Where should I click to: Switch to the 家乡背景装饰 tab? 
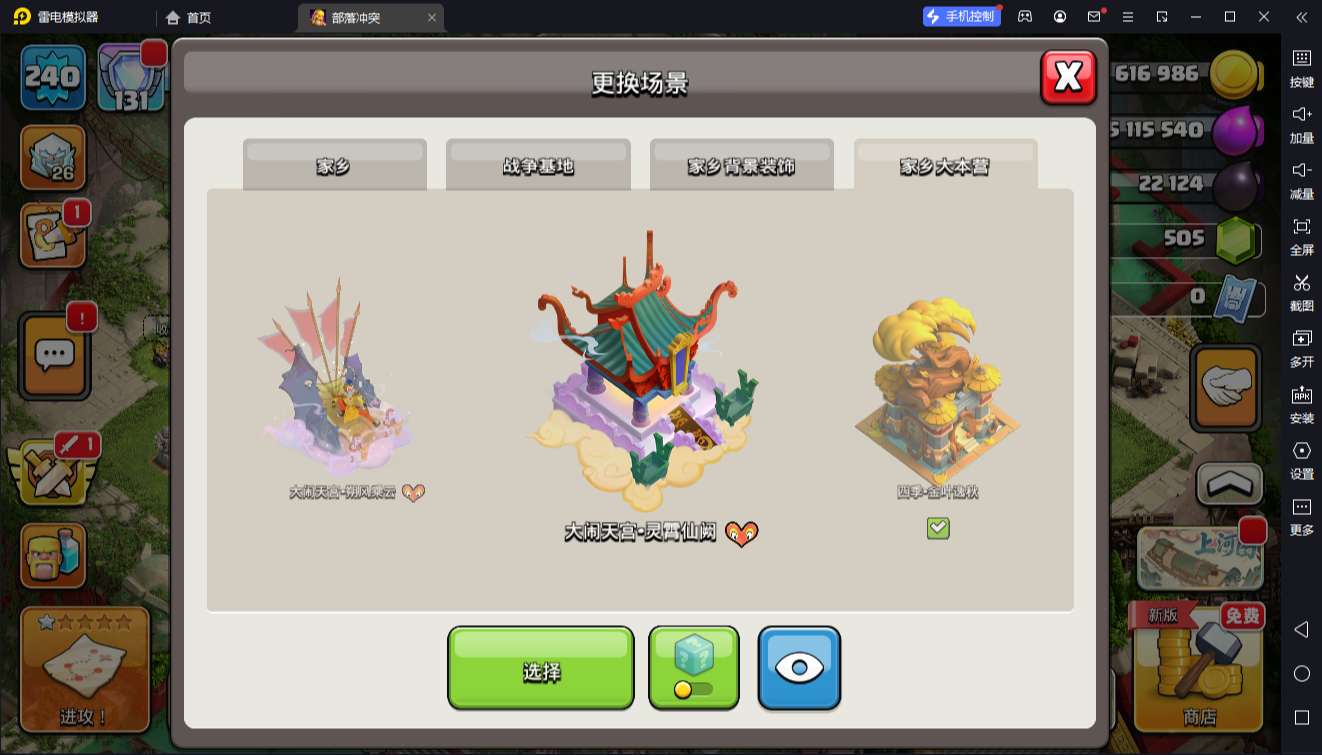(741, 165)
